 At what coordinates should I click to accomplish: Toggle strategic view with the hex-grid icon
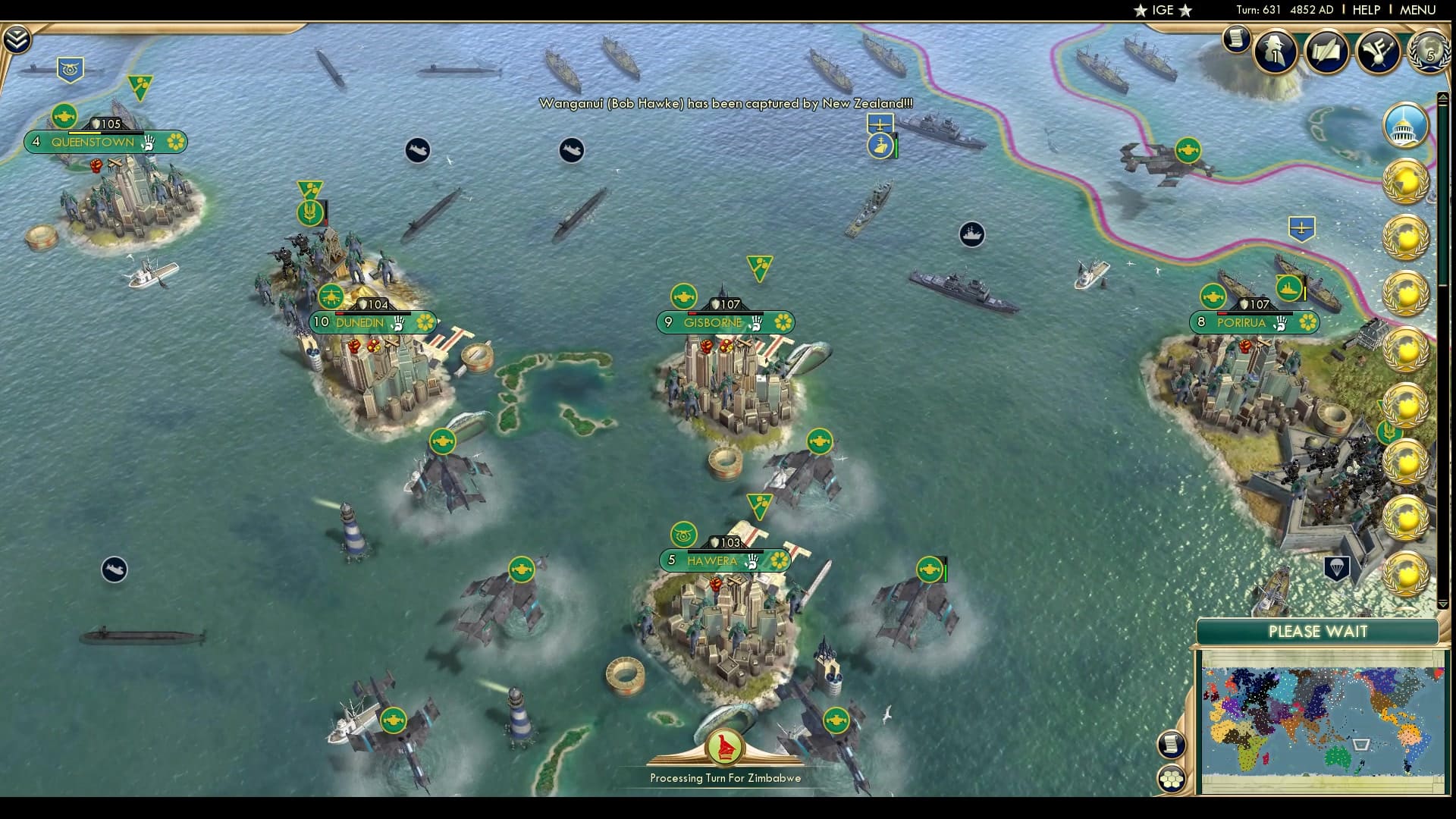[x=1172, y=780]
